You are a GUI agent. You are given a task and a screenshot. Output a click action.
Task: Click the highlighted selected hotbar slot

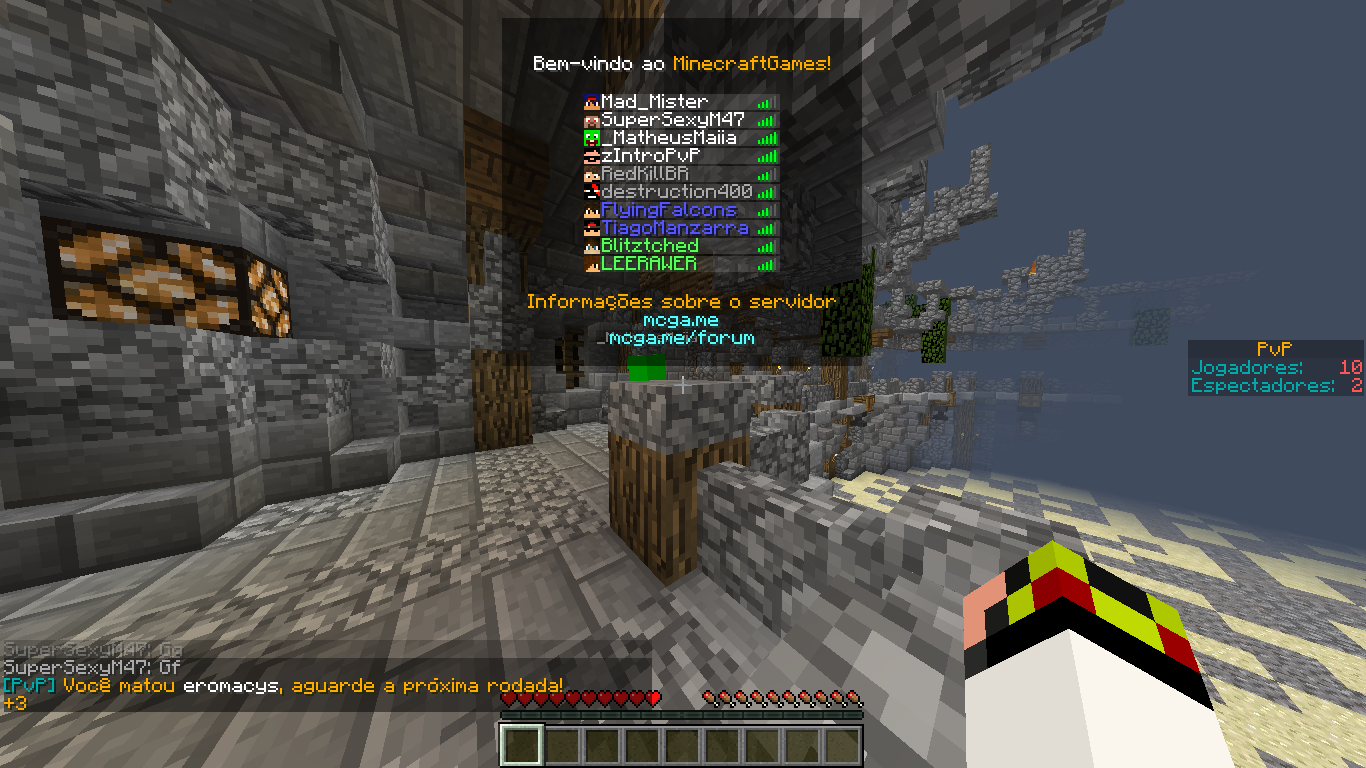(x=521, y=746)
